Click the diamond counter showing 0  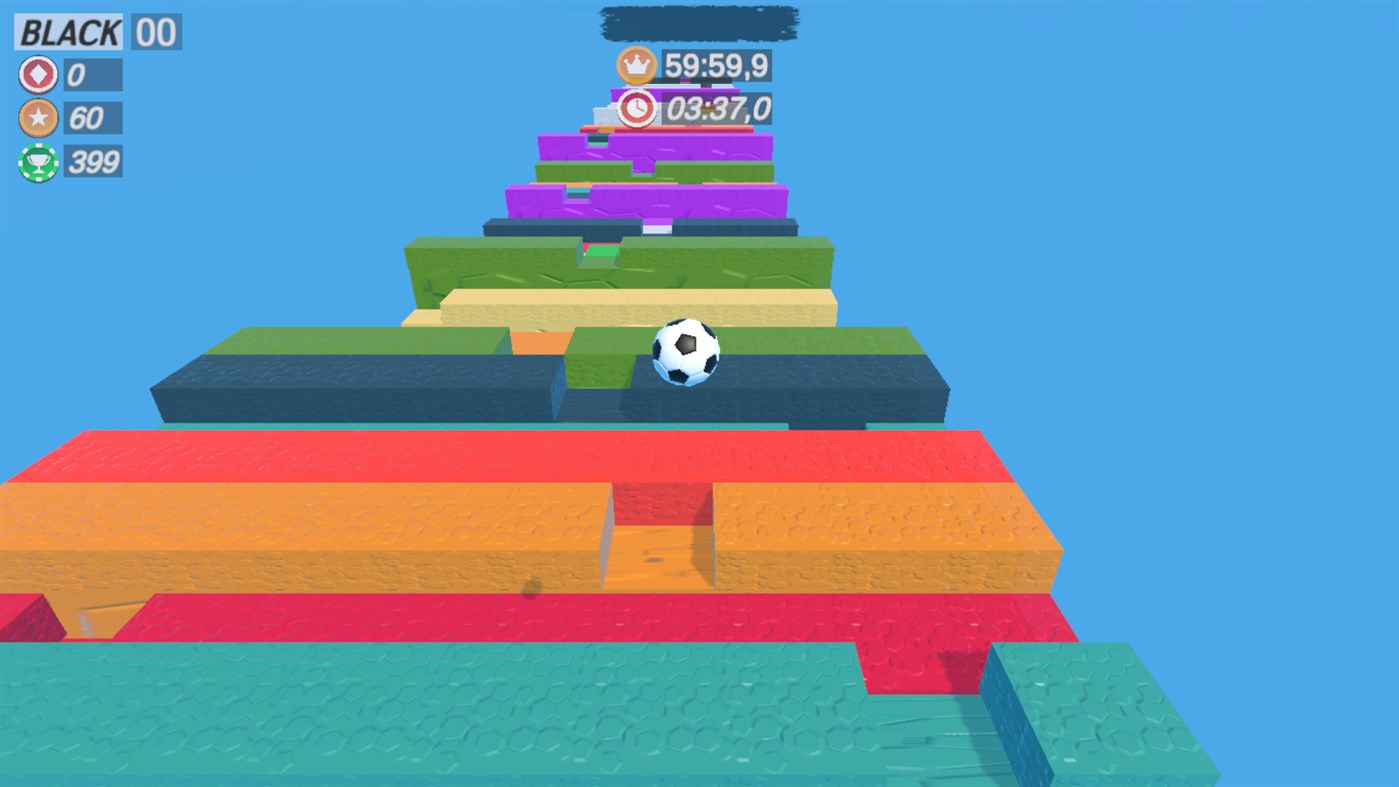coord(92,74)
